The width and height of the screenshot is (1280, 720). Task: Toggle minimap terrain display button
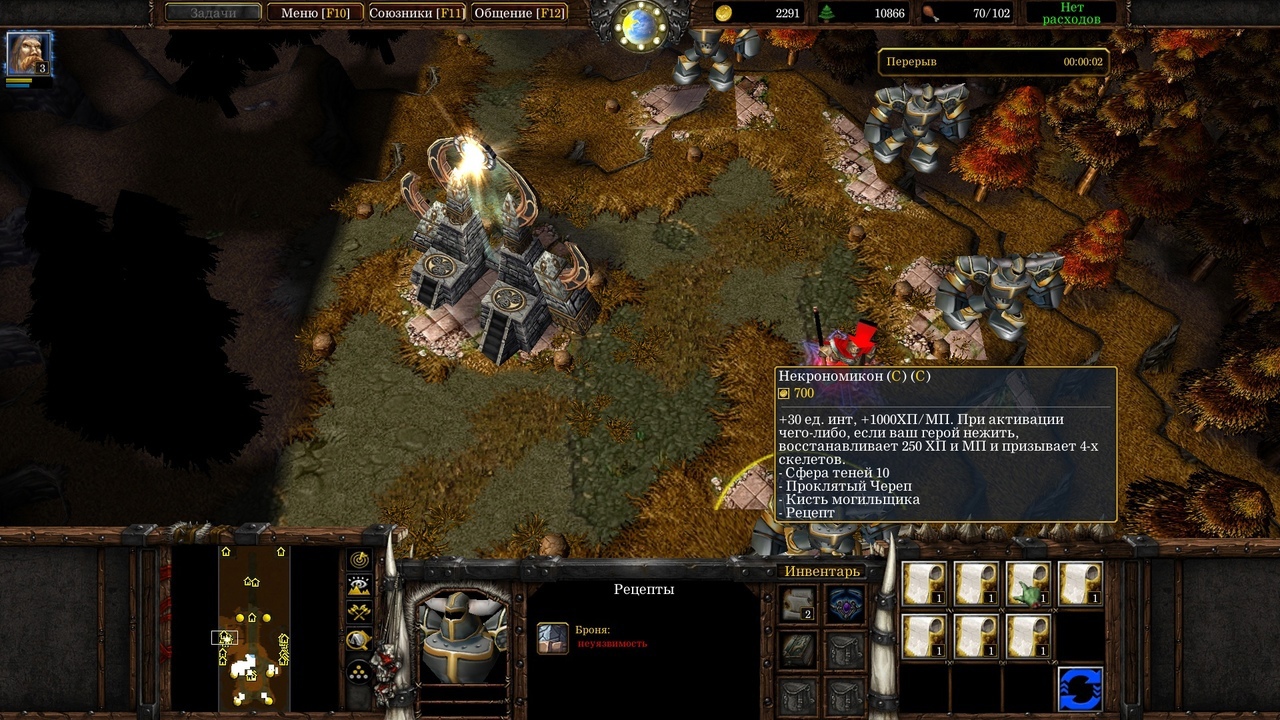coord(360,587)
